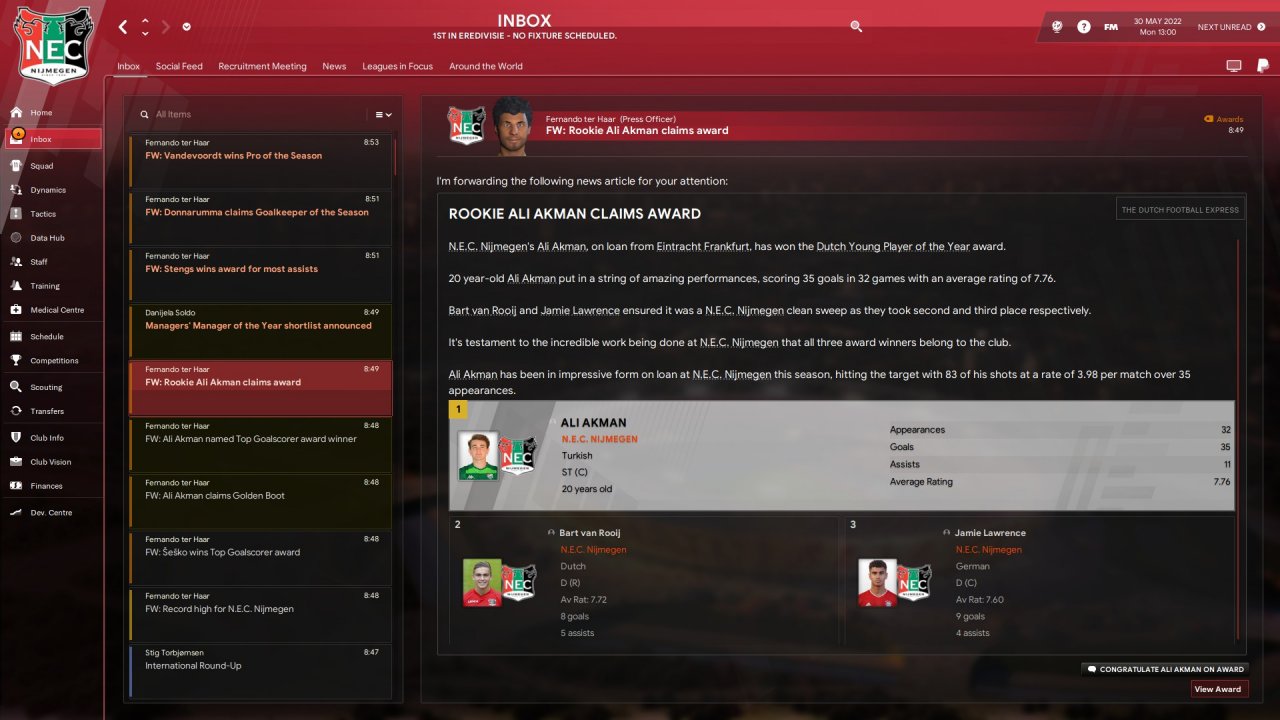Open the inbox list filter dropdown
The width and height of the screenshot is (1280, 720).
pyautogui.click(x=383, y=115)
